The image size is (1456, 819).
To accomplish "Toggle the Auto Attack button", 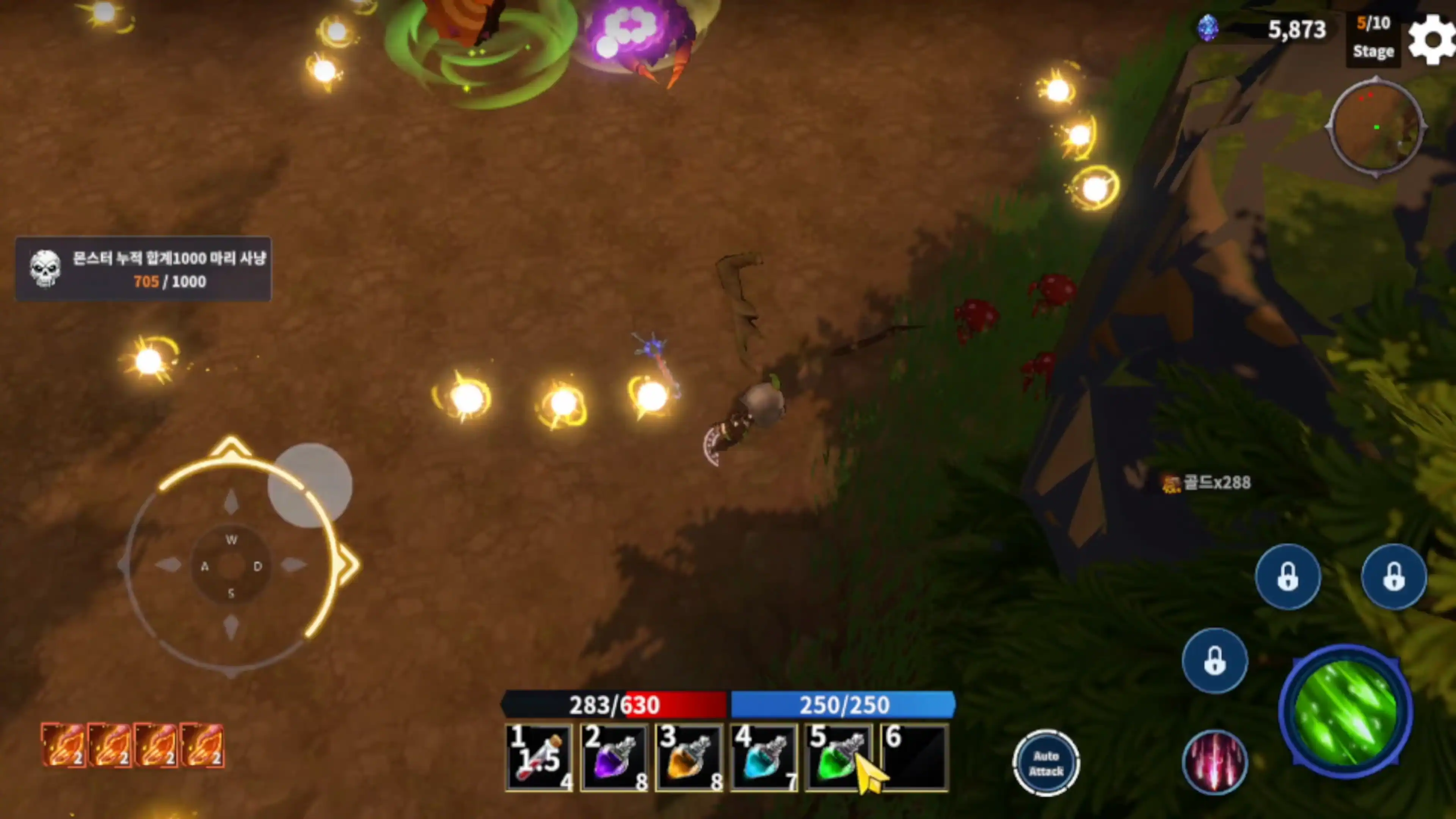I will 1046,763.
